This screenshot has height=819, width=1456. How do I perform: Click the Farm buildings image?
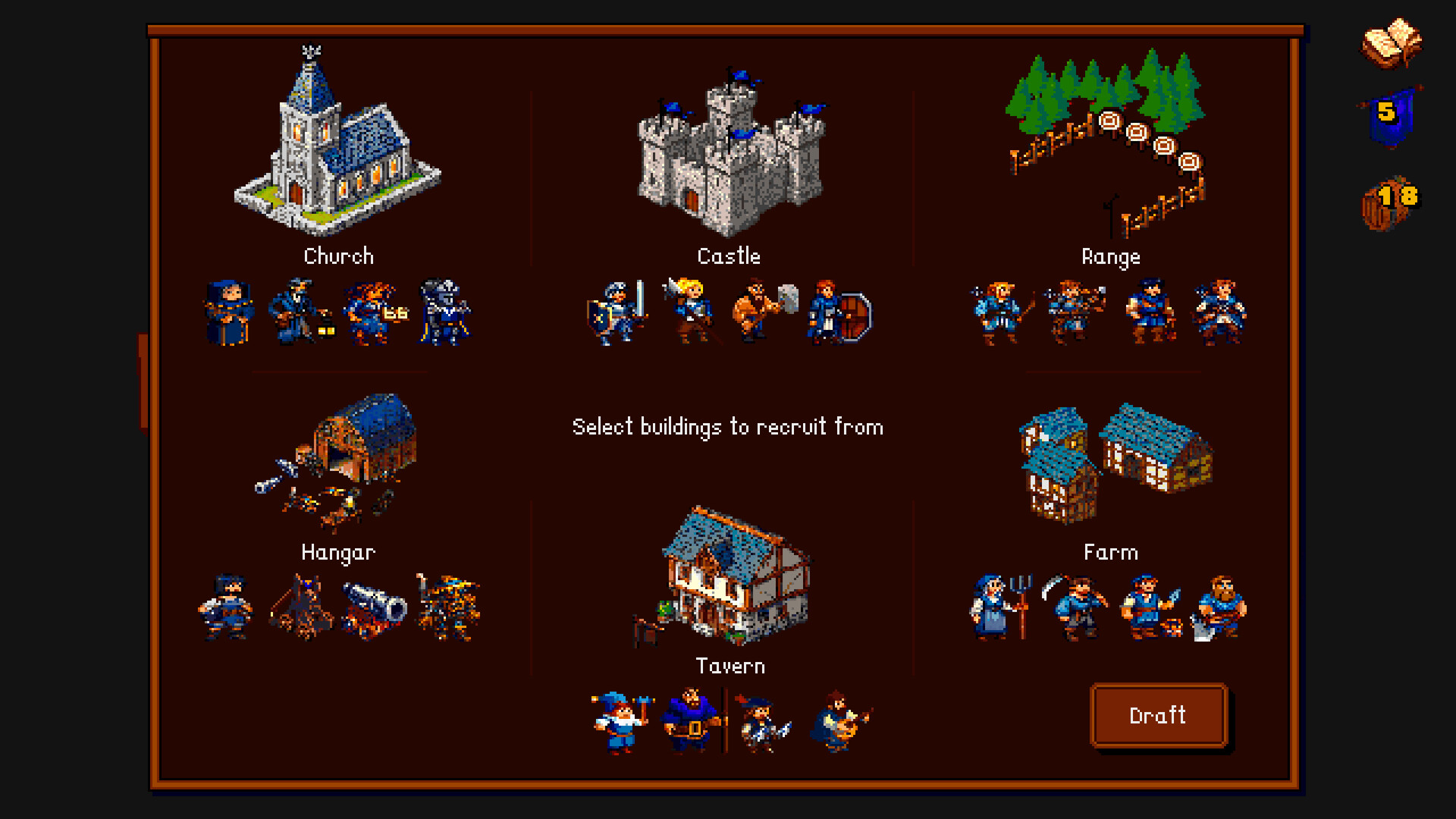(1111, 463)
